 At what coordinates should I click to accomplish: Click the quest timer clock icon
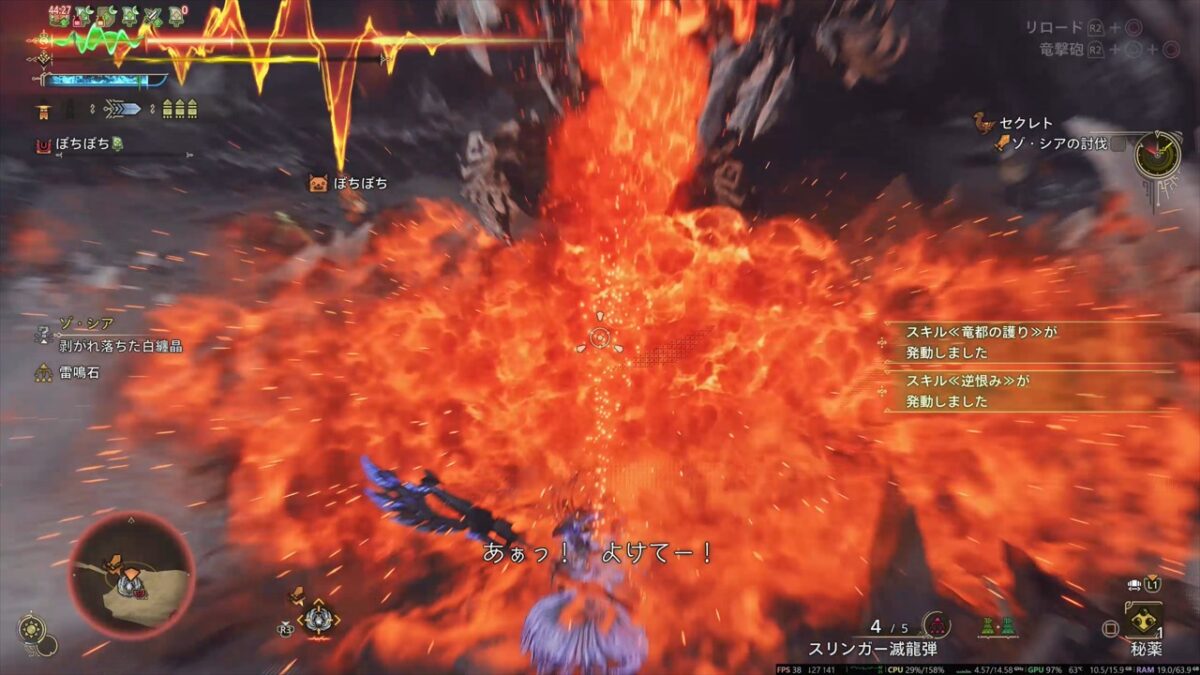pos(1160,152)
